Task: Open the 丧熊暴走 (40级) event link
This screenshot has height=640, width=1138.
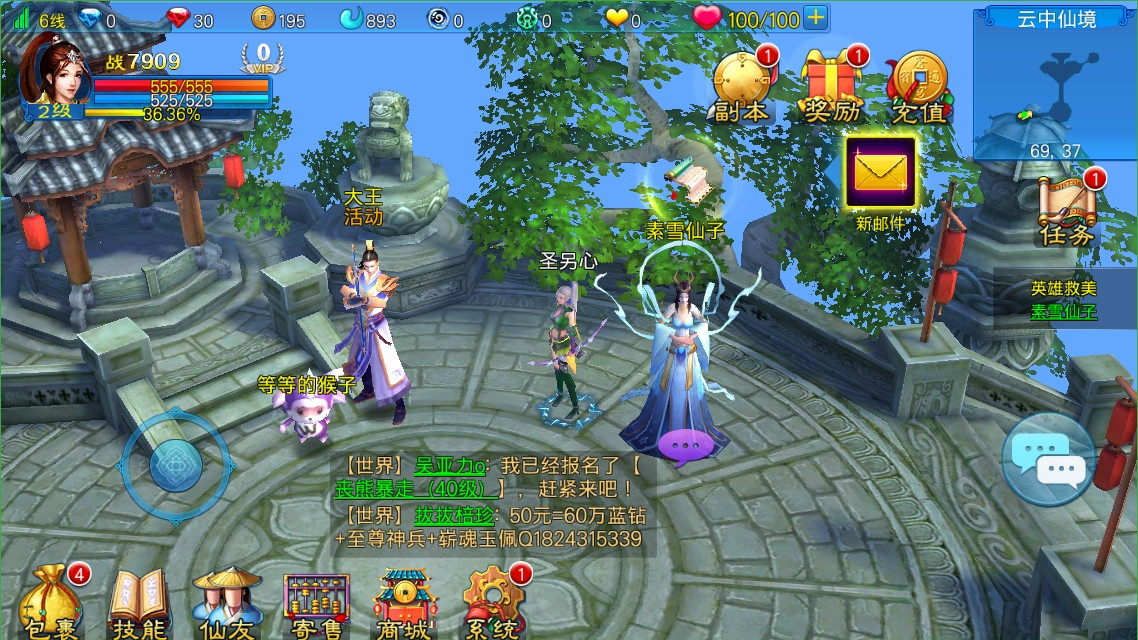Action: [x=418, y=489]
